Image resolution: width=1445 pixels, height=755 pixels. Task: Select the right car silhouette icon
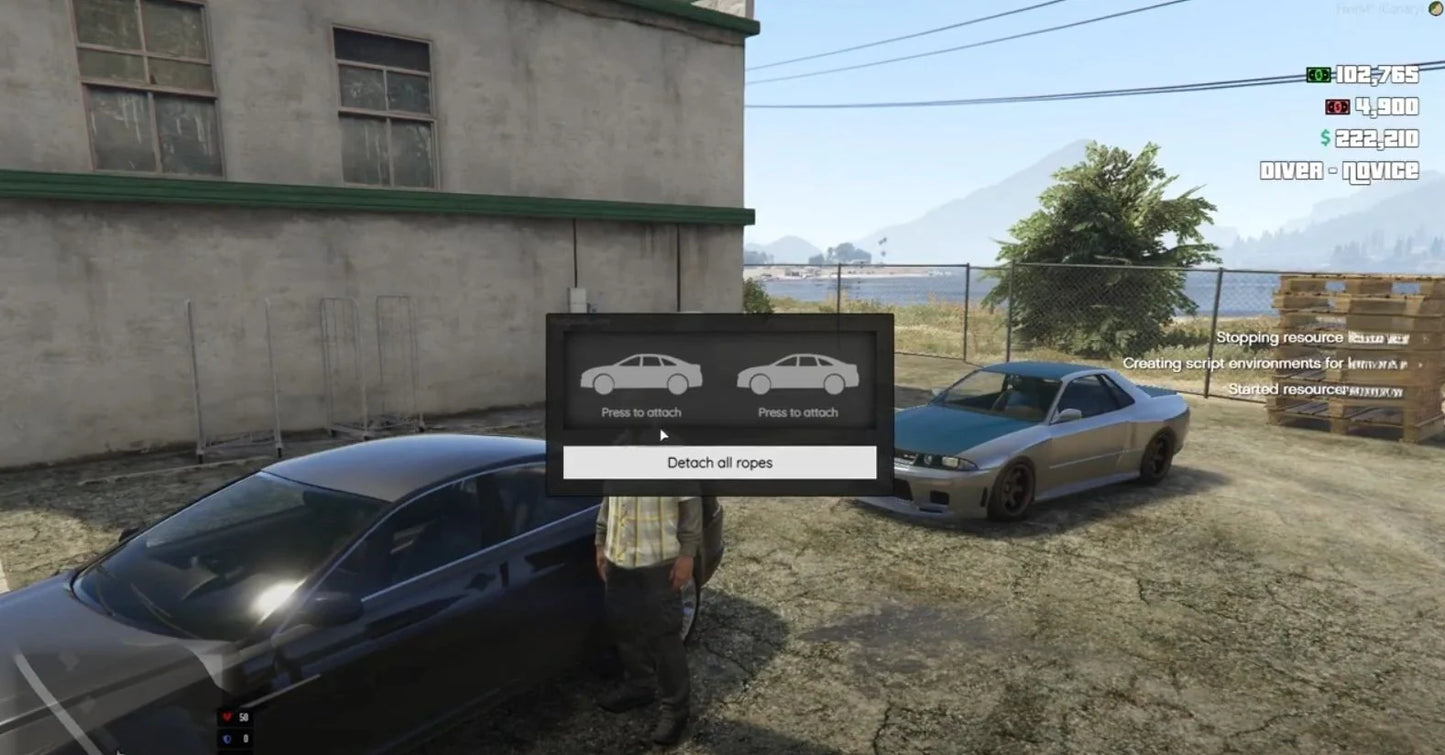797,375
